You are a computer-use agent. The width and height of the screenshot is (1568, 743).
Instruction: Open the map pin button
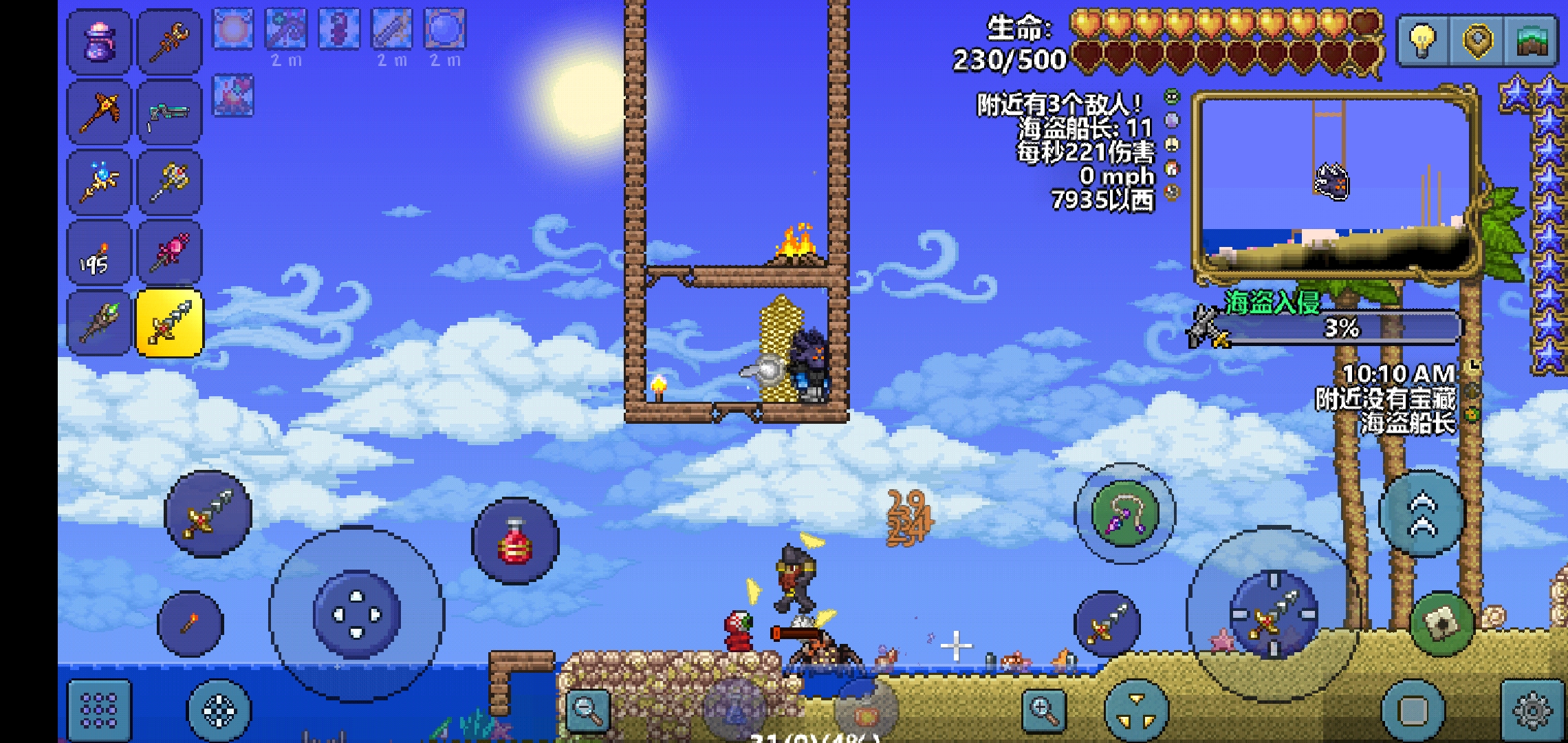tap(1477, 41)
